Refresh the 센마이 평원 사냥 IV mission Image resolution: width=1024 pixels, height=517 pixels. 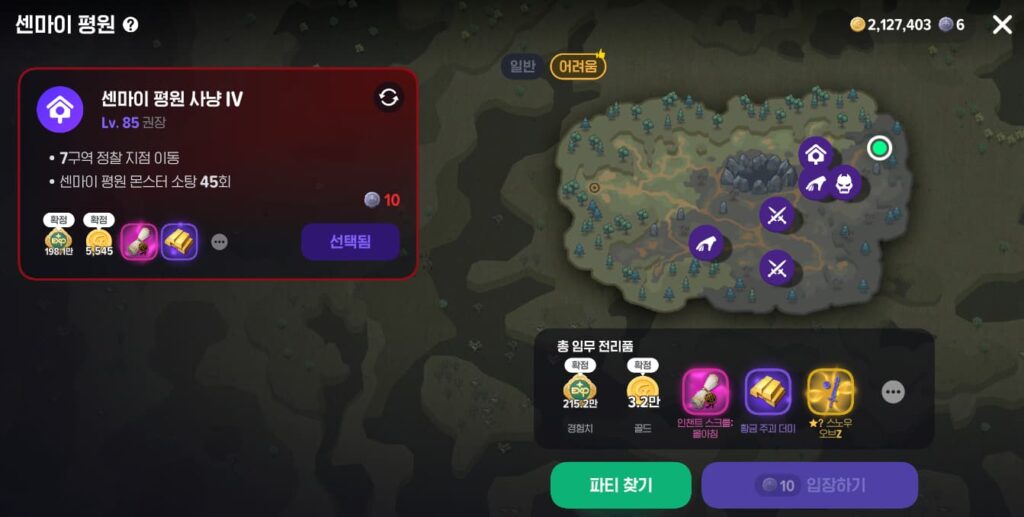(389, 97)
